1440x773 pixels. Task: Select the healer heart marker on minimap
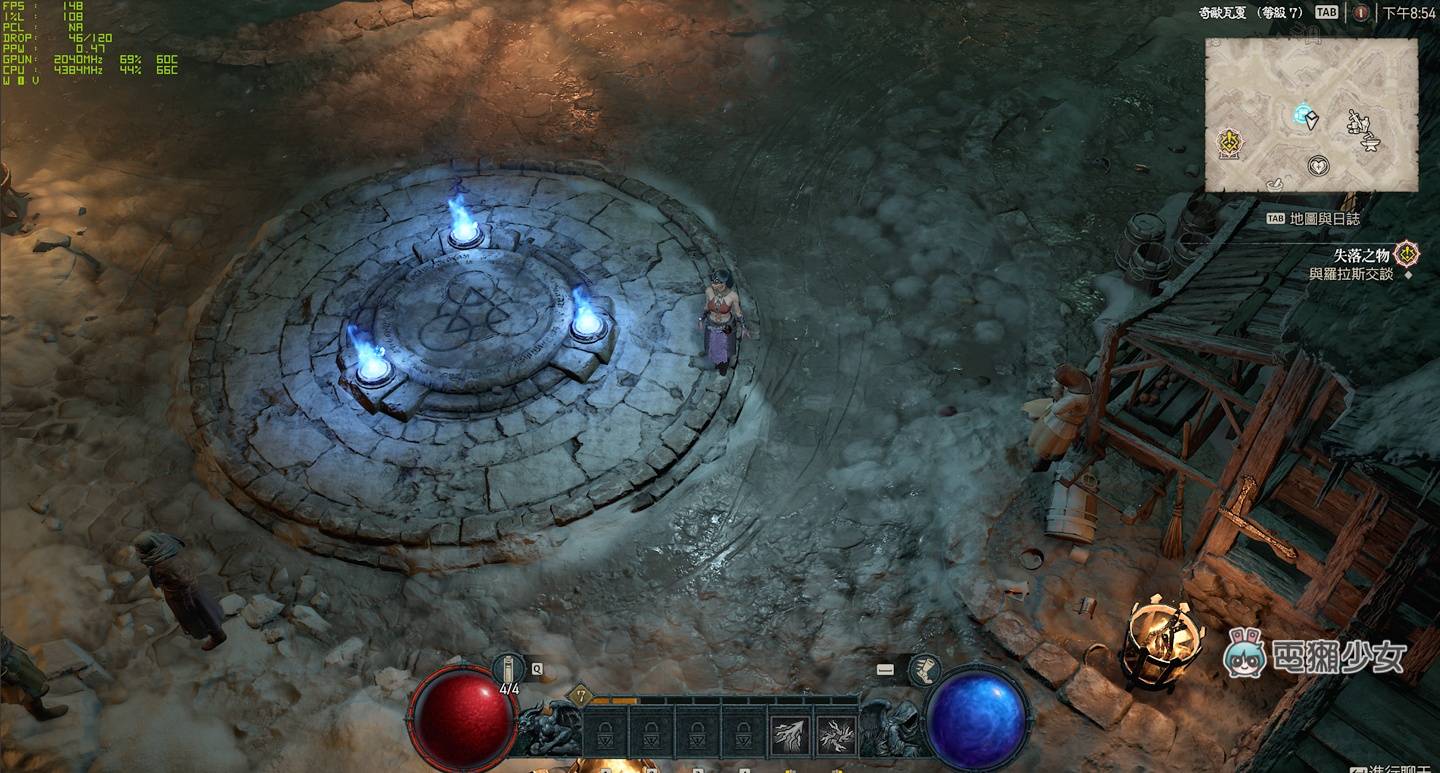tap(1319, 166)
